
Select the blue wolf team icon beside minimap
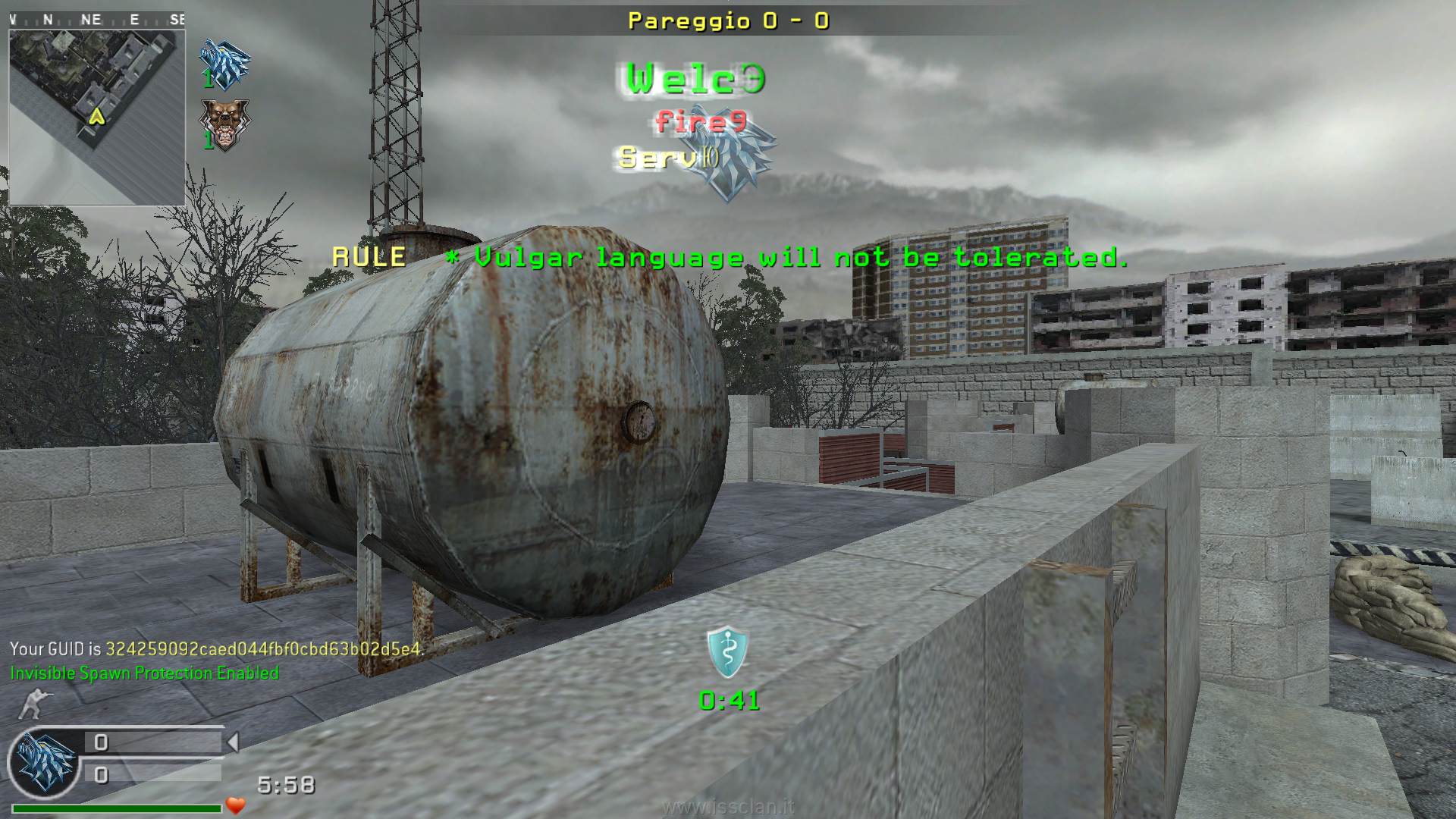pos(224,64)
